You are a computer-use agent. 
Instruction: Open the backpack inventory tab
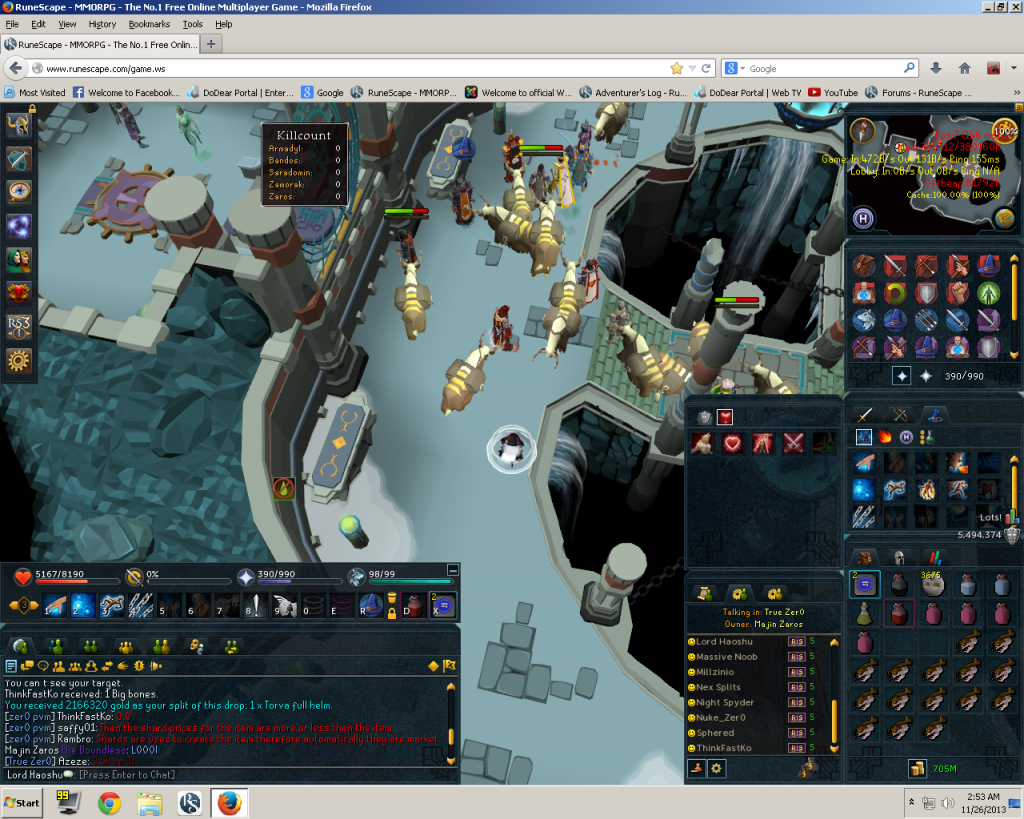863,559
